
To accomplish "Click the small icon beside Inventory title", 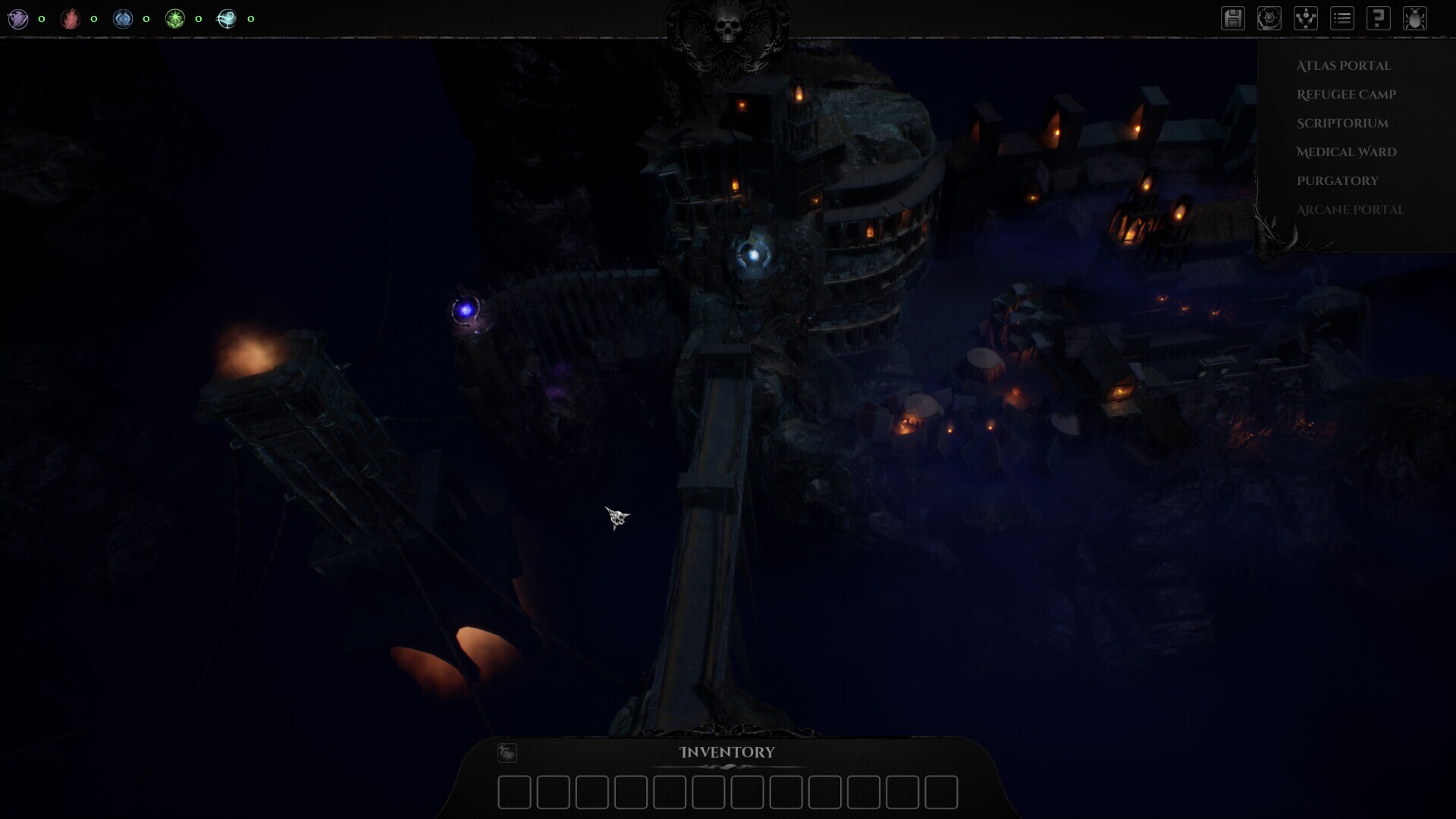I will 507,752.
